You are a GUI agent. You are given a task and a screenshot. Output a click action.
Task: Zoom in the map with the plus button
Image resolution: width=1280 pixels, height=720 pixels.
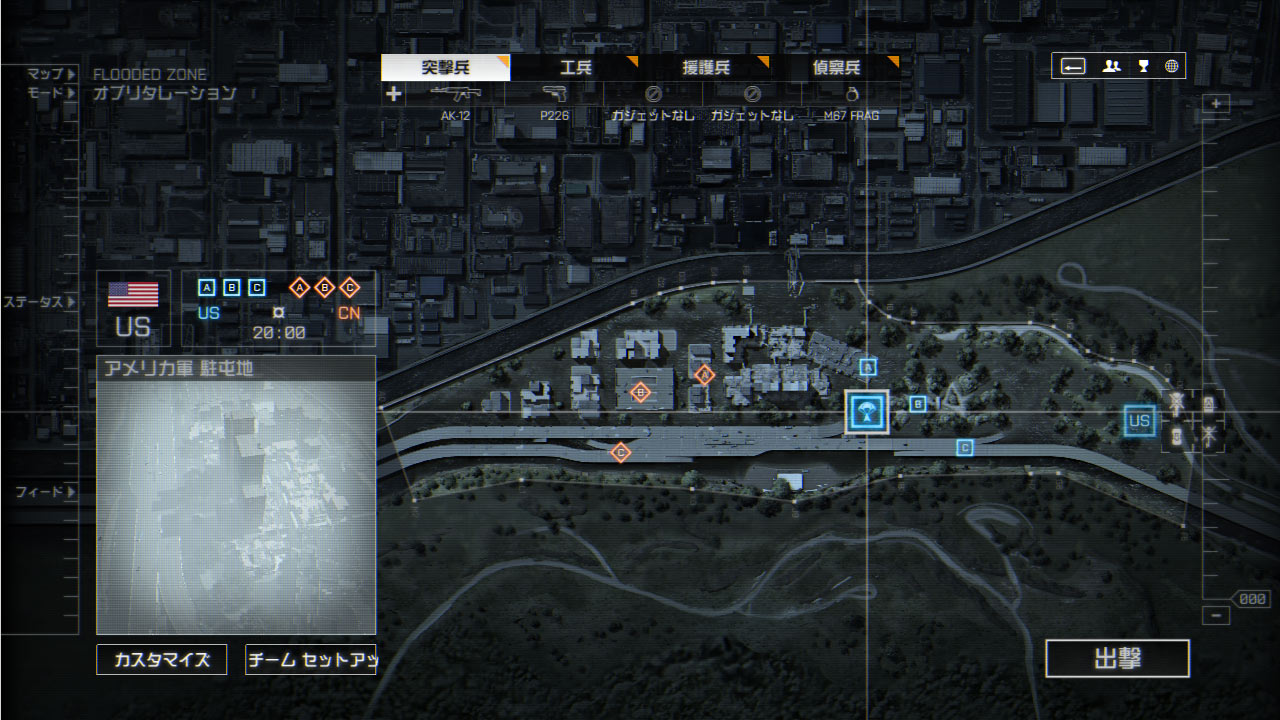click(x=1216, y=104)
